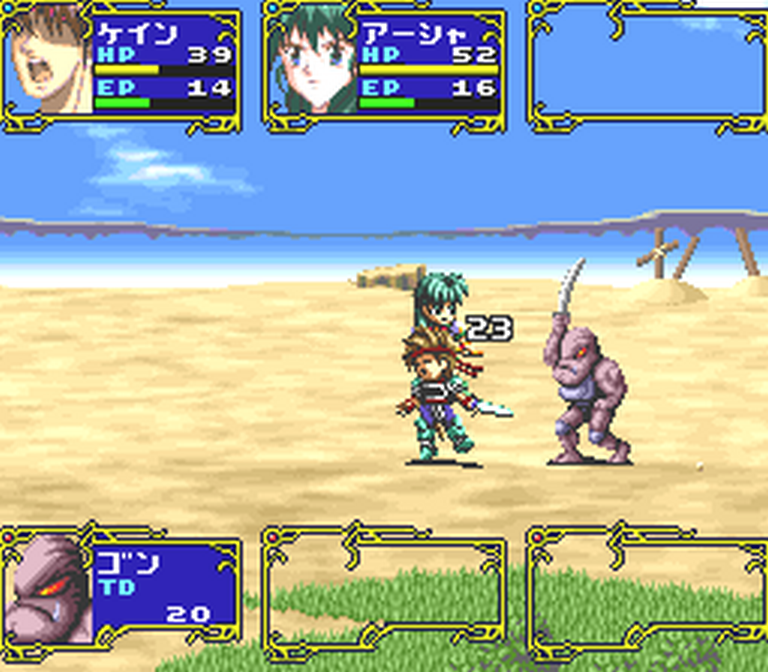Viewport: 768px width, 672px height.
Task: Select the green-haired Asha portrait panel
Action: tap(311, 62)
